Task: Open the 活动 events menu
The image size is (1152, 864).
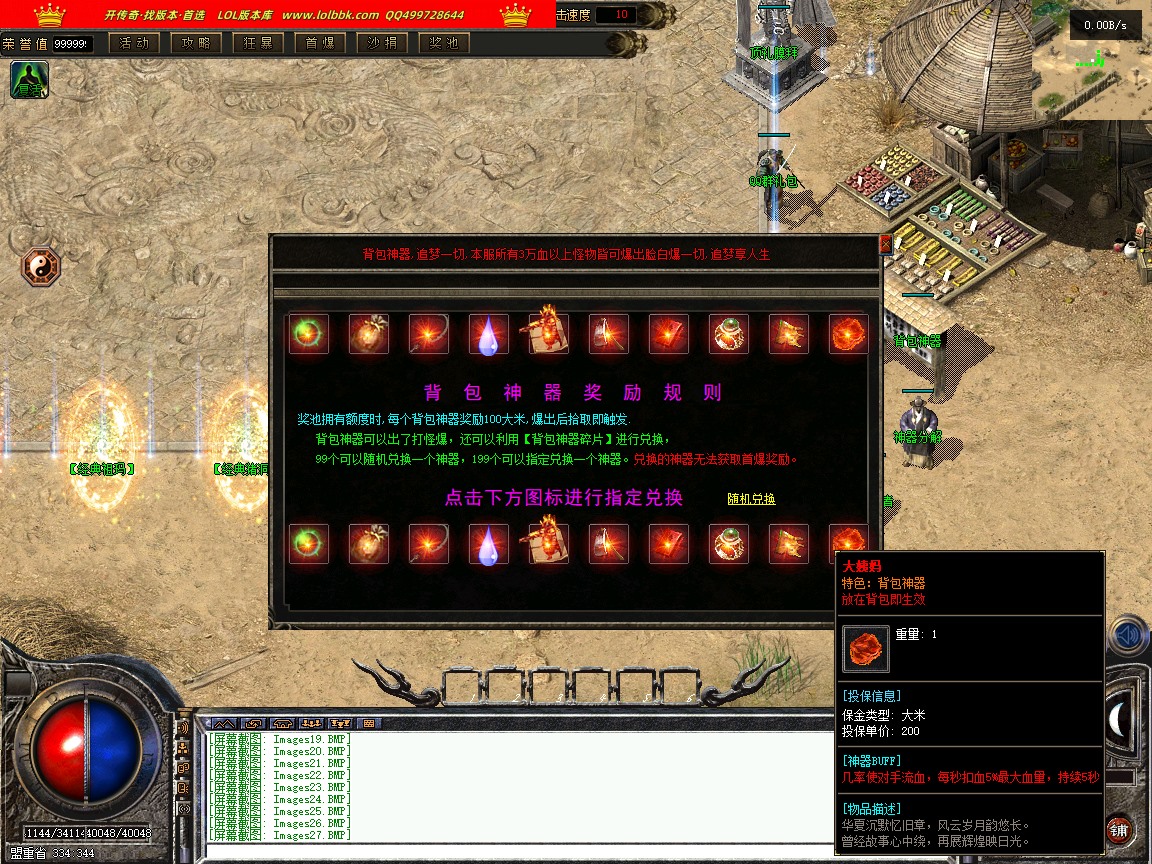Action: click(x=134, y=43)
